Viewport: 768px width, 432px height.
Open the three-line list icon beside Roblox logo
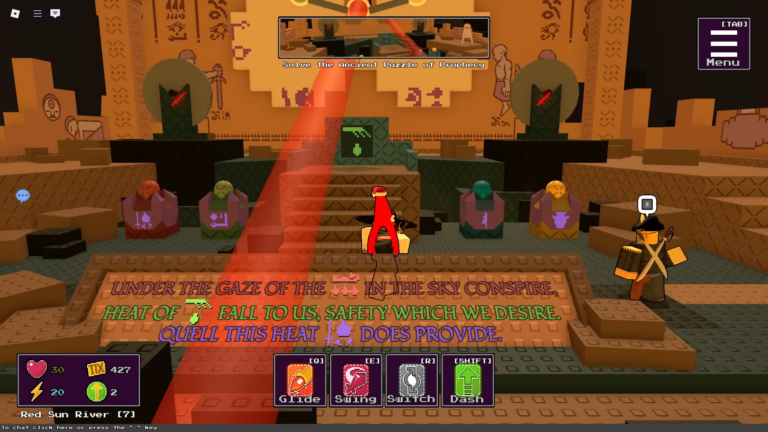(x=37, y=13)
